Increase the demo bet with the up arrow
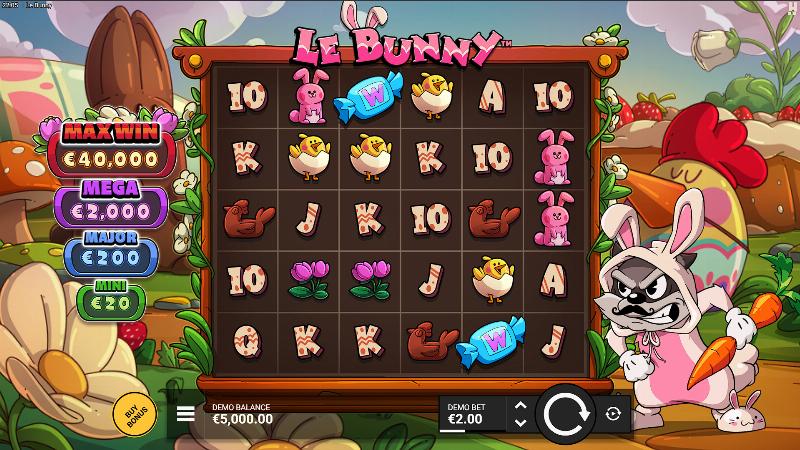800x450 pixels. click(519, 405)
